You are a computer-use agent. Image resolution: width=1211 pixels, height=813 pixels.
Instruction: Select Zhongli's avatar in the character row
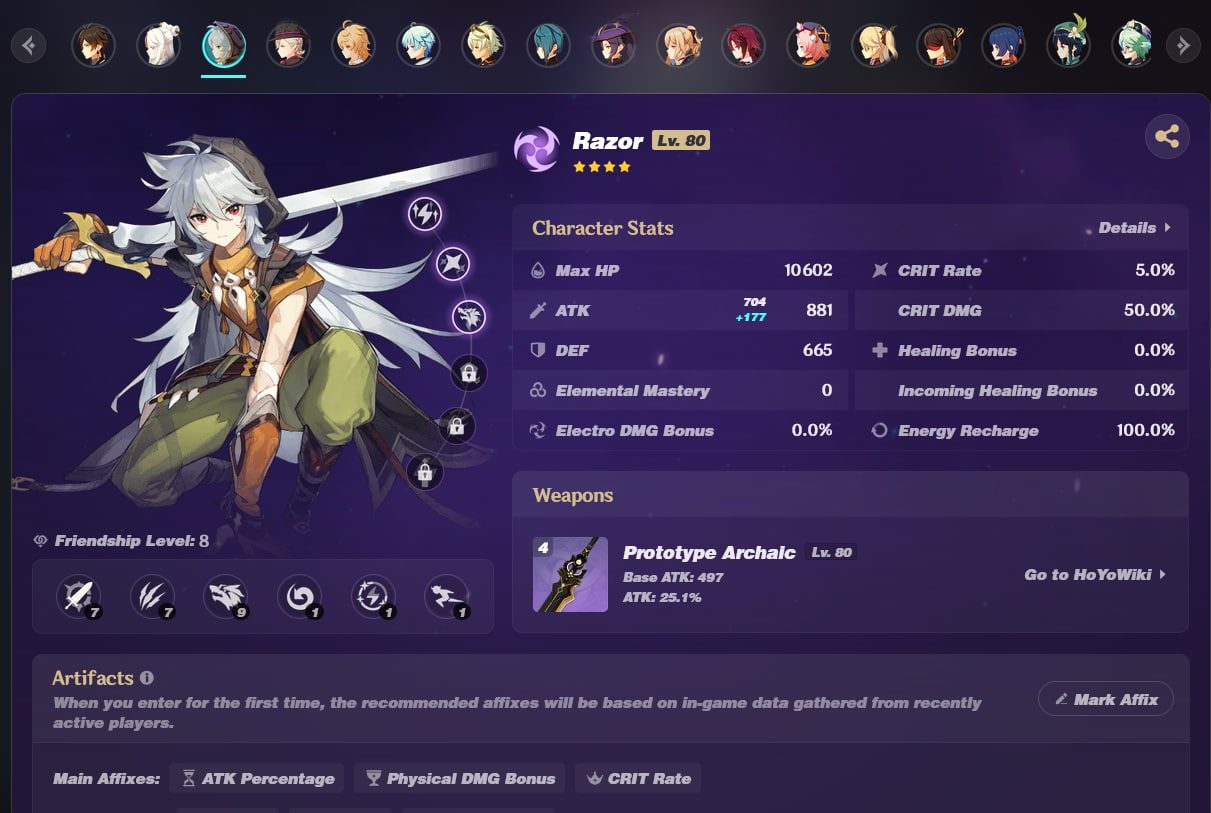[x=94, y=45]
